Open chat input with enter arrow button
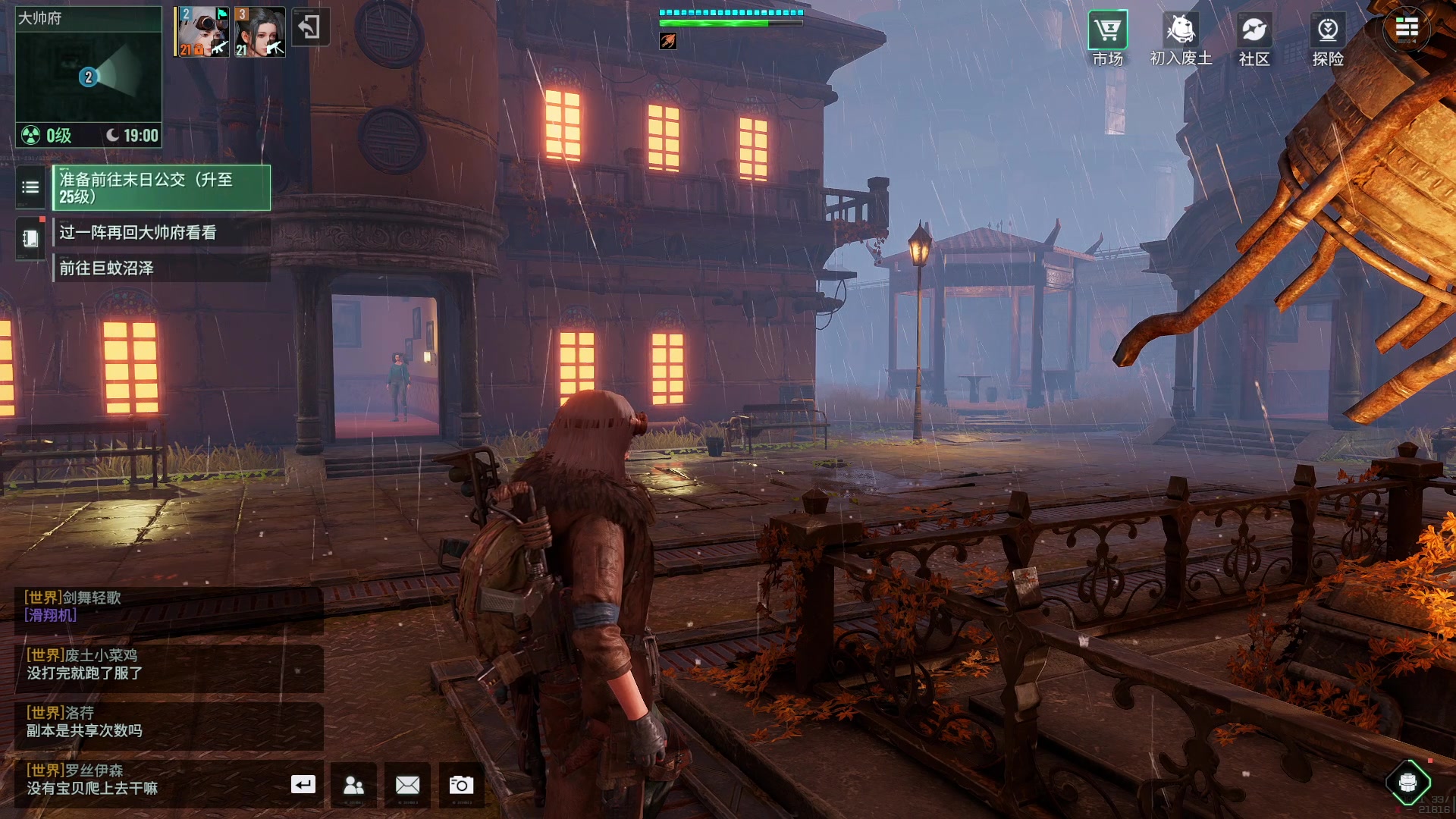 coord(303,784)
